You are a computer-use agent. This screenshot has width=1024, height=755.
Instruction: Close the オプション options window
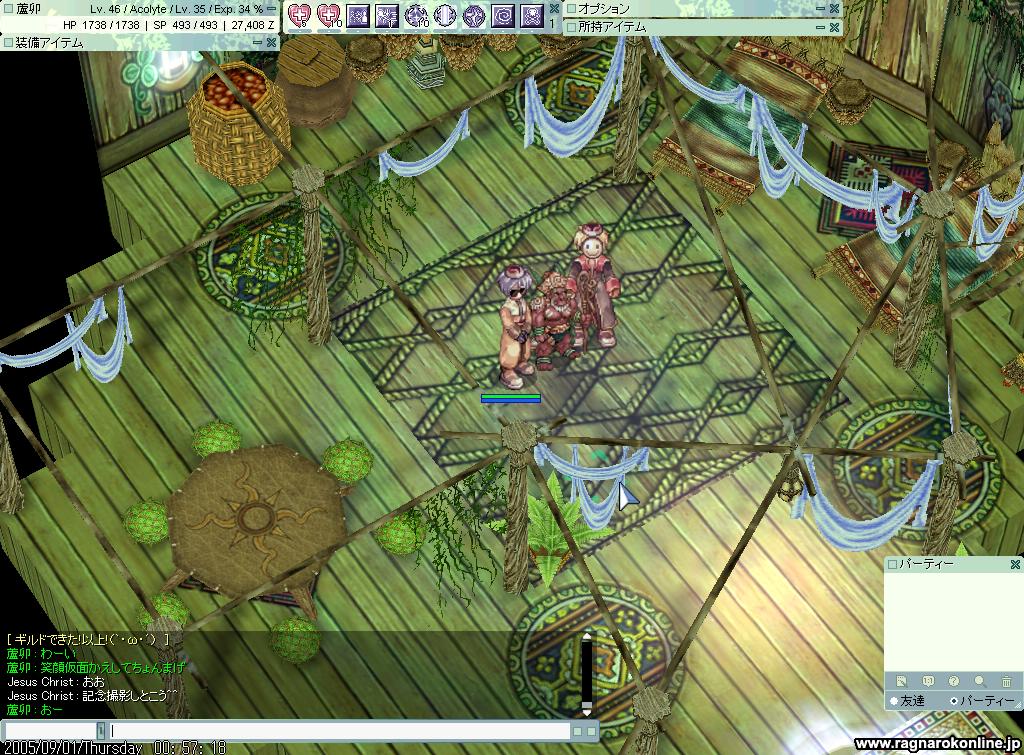(x=835, y=8)
